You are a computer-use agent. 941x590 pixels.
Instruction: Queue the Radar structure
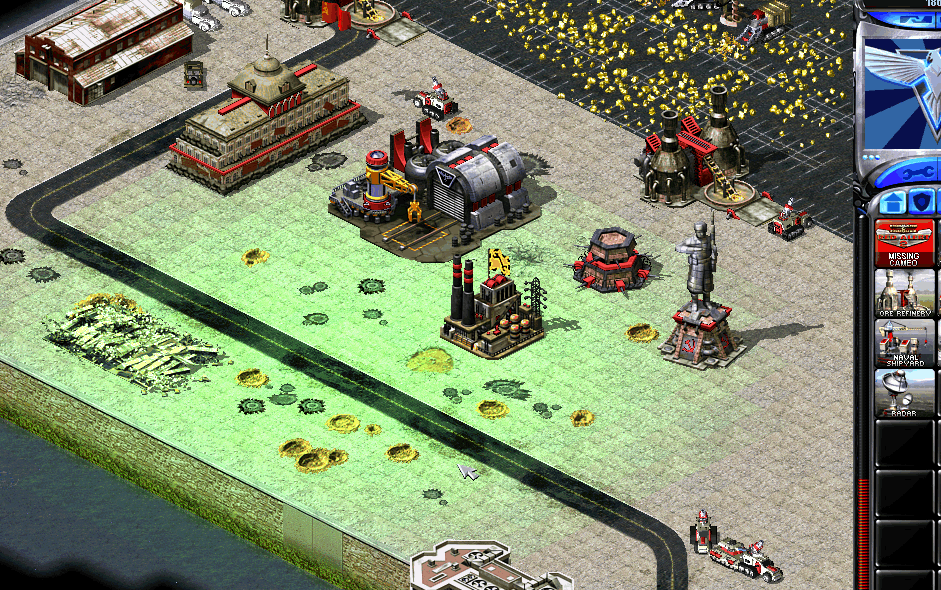(x=904, y=393)
